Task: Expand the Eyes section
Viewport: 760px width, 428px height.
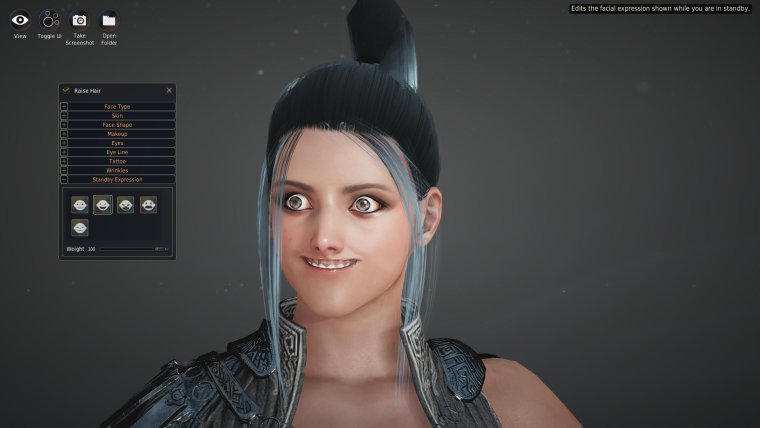Action: (117, 142)
